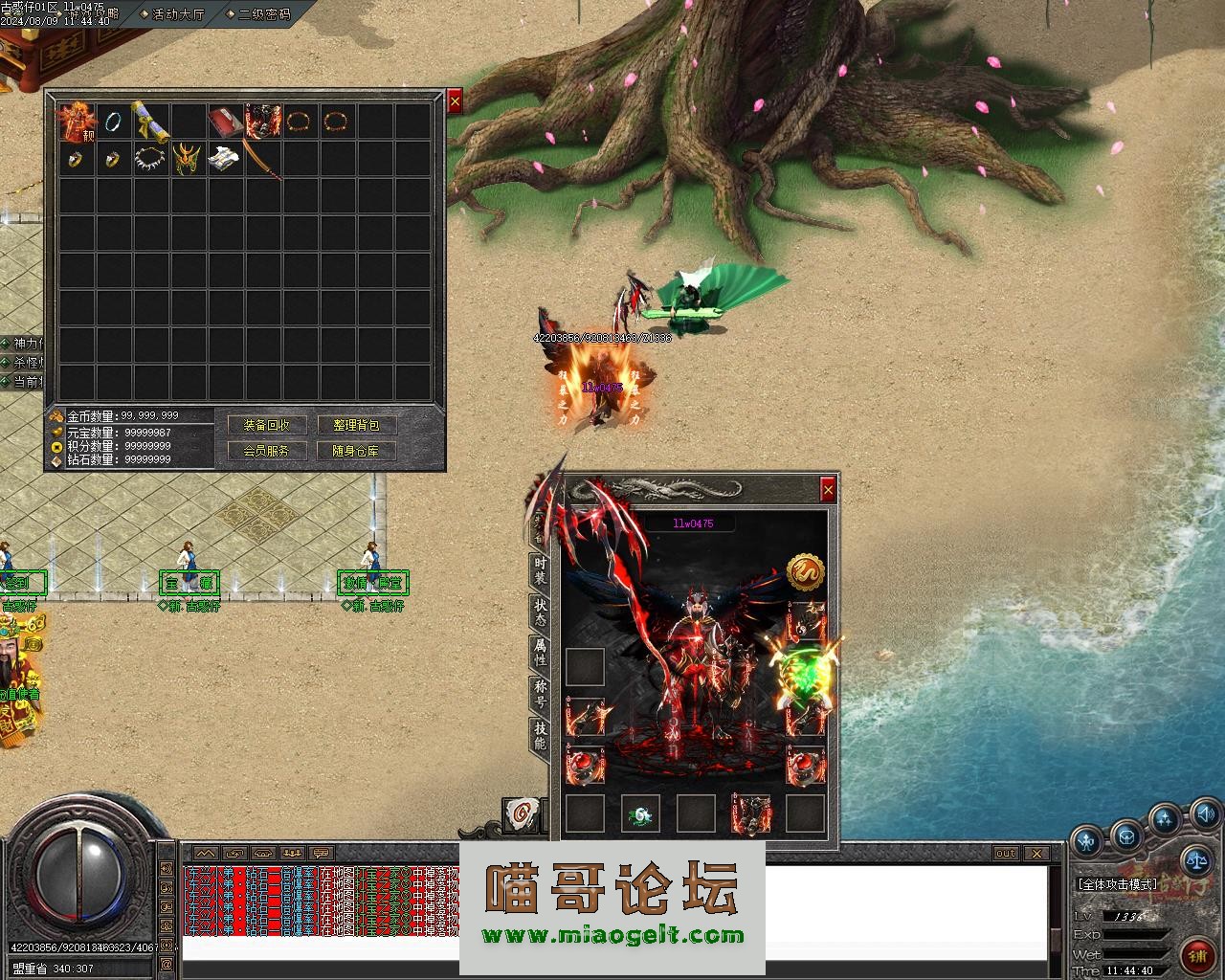Toggle the sound speaker icon

tap(1204, 814)
